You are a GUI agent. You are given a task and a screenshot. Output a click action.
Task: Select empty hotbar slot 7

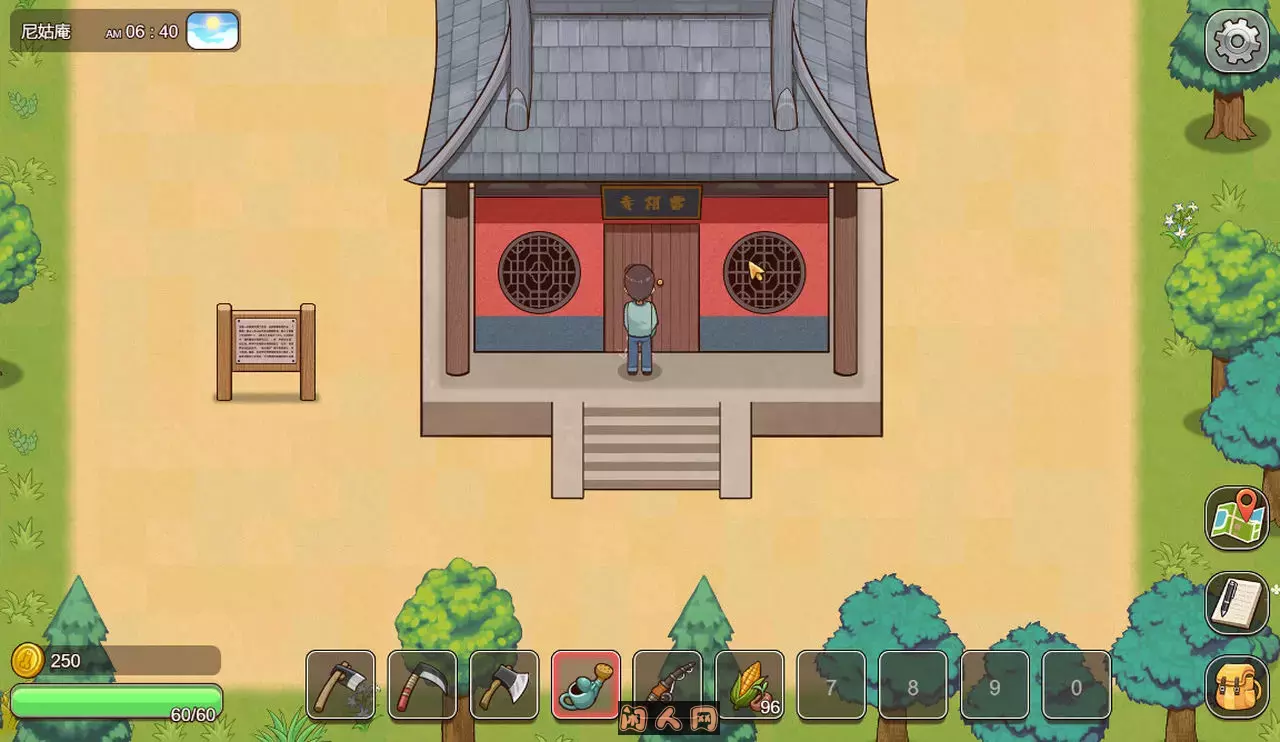point(831,686)
